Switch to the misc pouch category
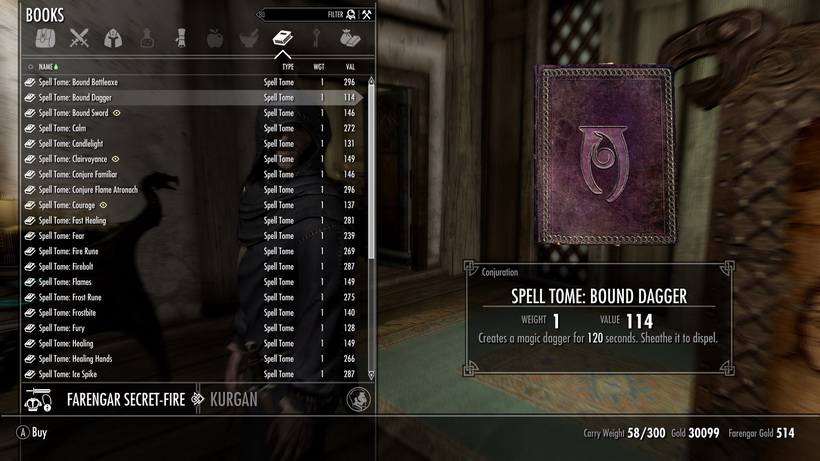 pyautogui.click(x=349, y=39)
